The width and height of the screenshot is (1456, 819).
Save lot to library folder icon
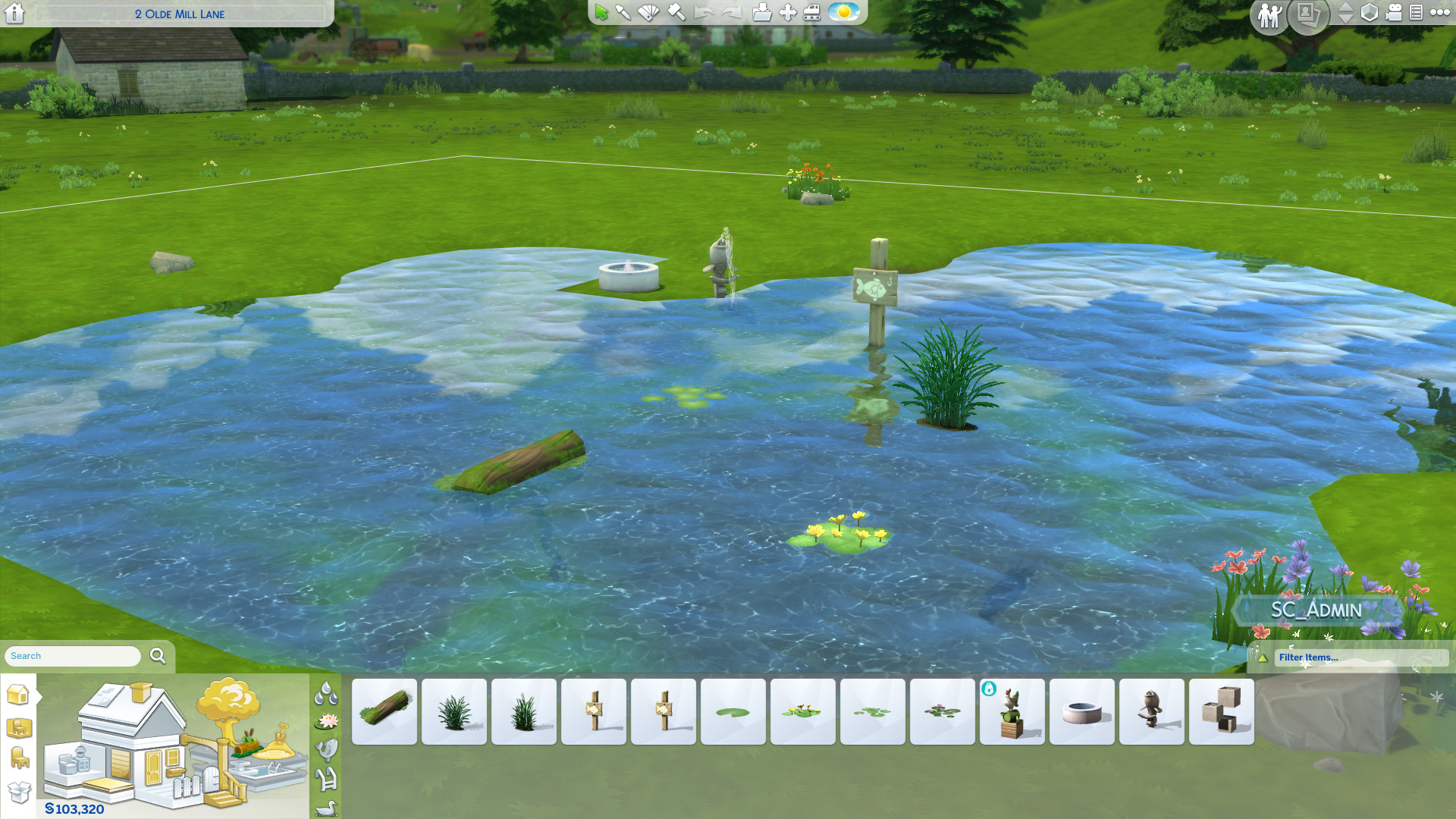(761, 12)
